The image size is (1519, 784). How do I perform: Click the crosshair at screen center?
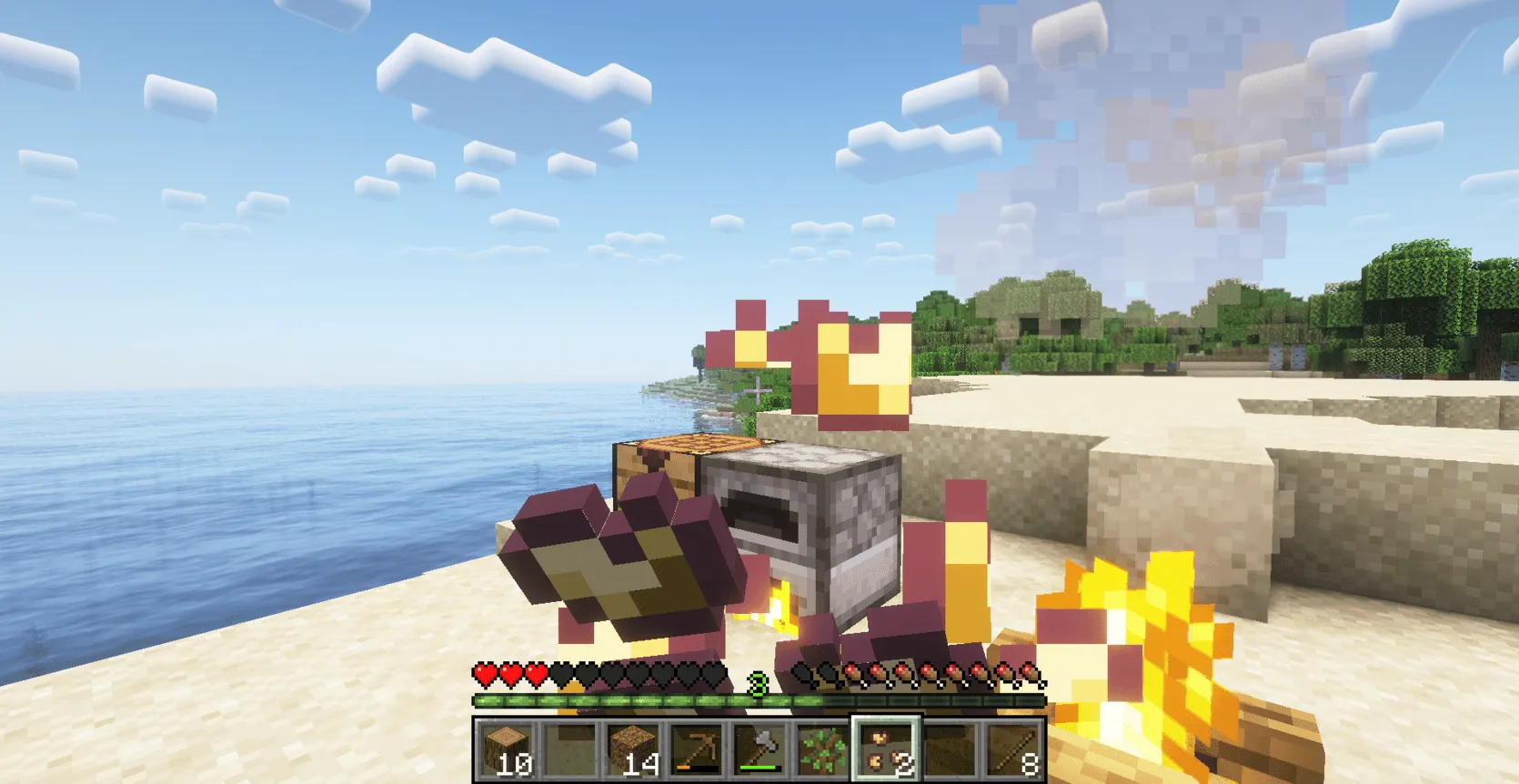point(759,392)
